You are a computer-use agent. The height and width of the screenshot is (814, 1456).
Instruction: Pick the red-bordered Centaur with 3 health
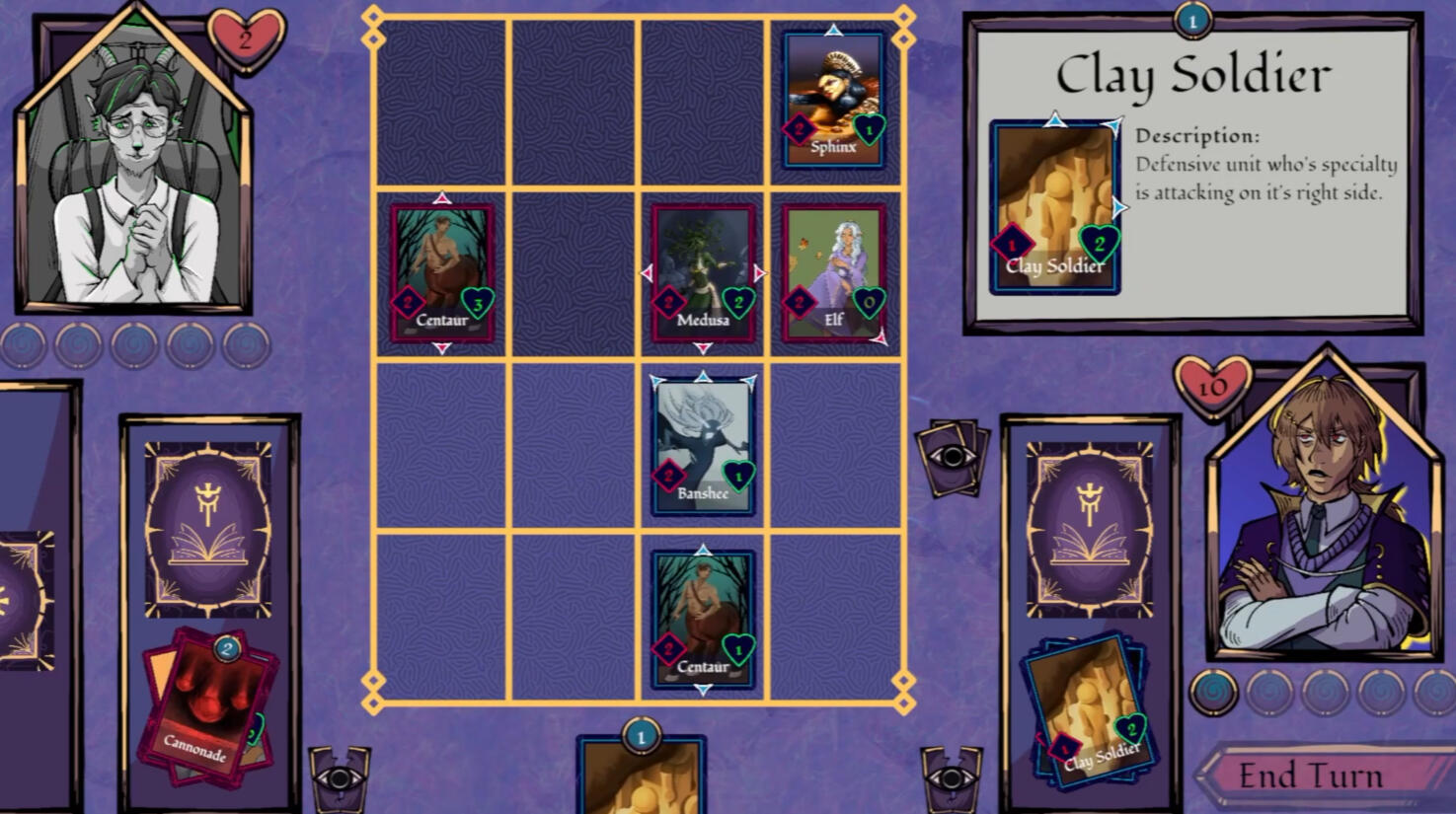click(x=441, y=273)
